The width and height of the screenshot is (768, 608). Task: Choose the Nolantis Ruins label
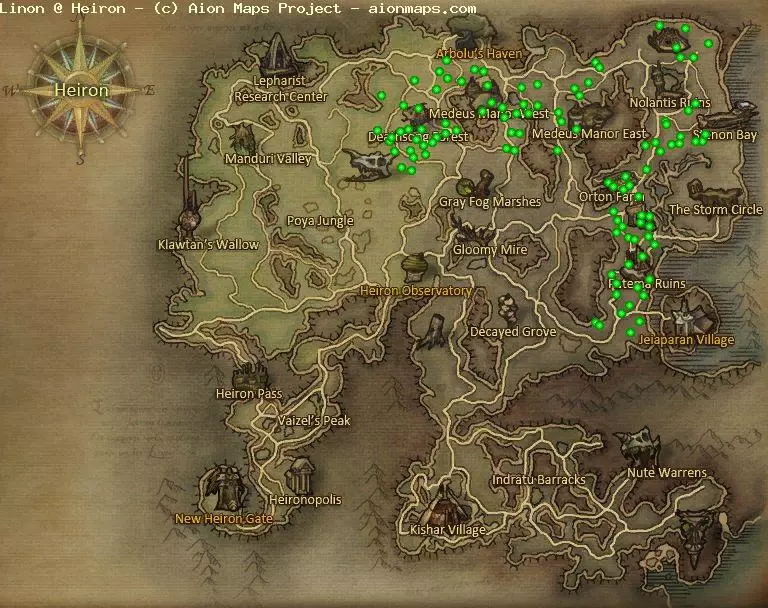[670, 103]
